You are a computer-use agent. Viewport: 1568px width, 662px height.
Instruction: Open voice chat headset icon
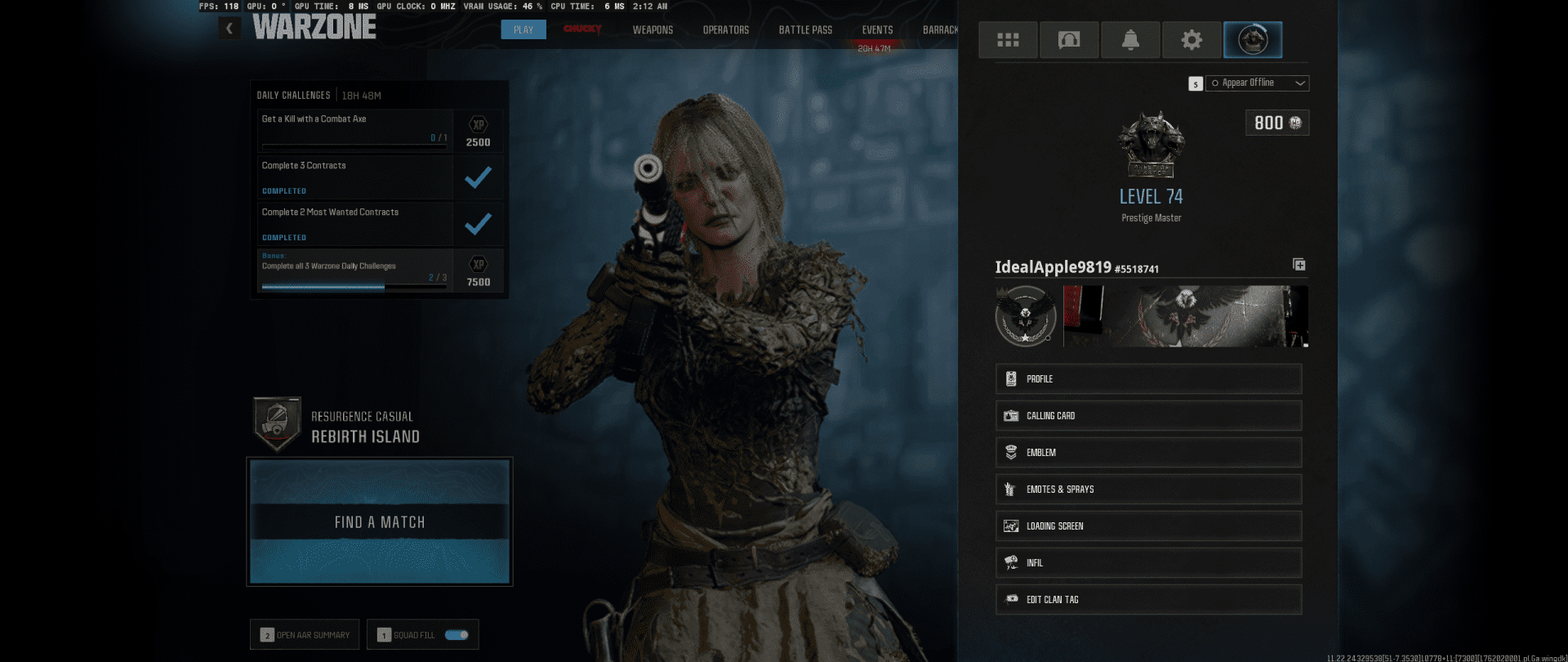pyautogui.click(x=1069, y=39)
